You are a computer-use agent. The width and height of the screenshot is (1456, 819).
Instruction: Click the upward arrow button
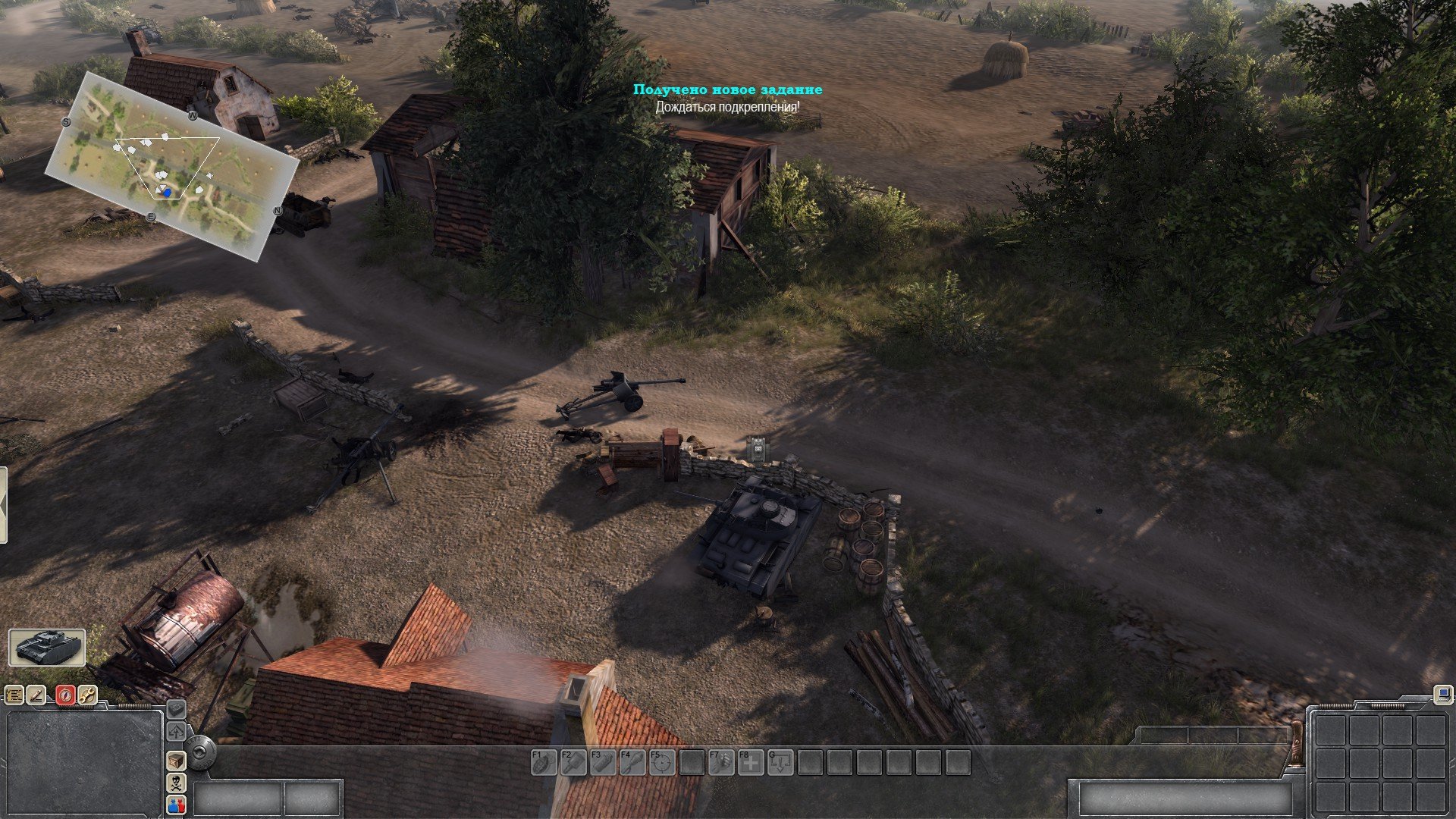(x=176, y=732)
